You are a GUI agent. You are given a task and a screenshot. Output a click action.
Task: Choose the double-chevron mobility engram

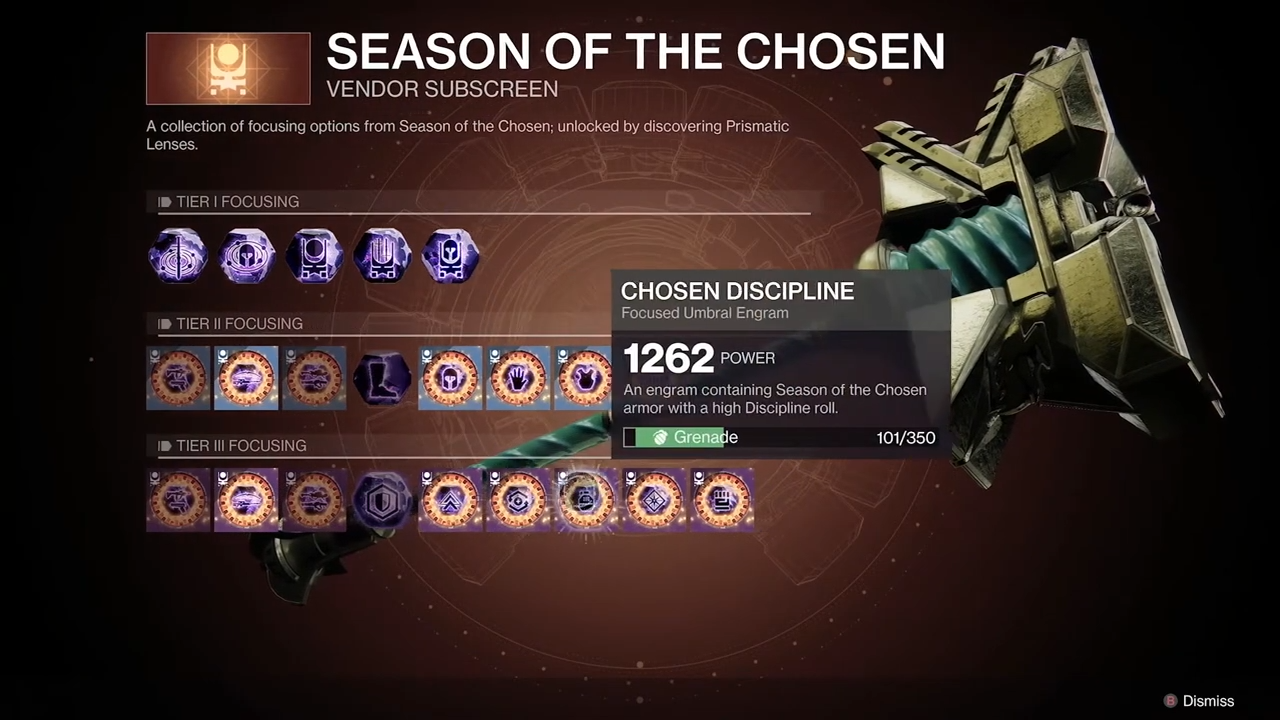pos(450,500)
